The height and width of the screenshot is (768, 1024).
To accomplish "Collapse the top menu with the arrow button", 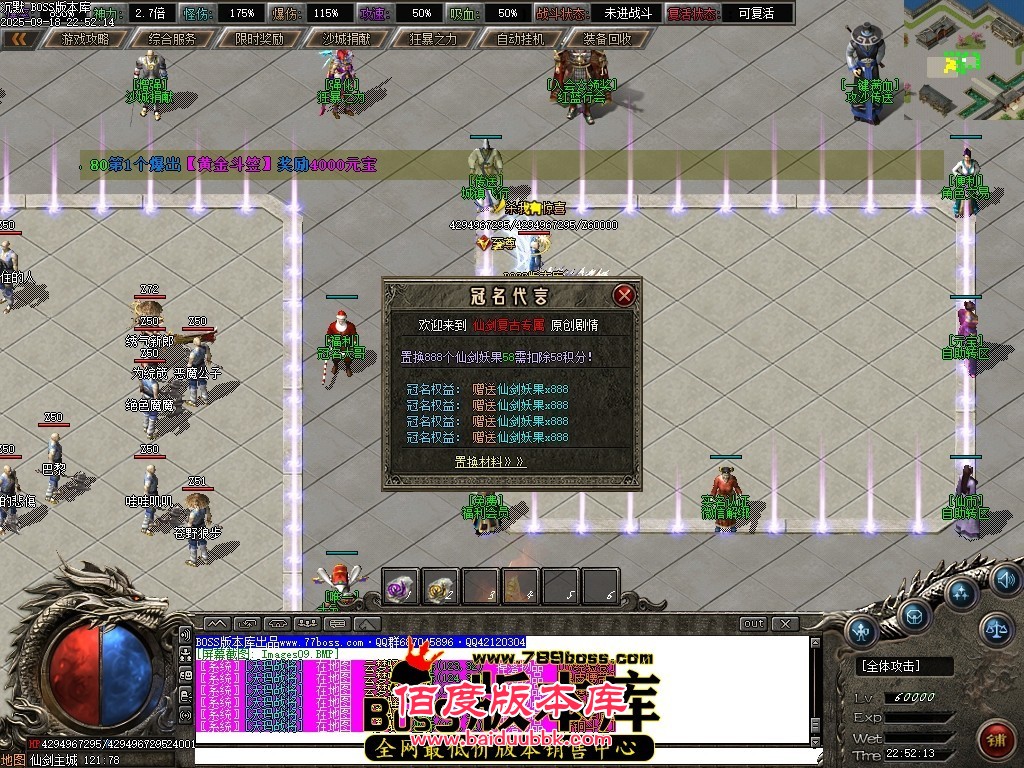I will click(20, 39).
